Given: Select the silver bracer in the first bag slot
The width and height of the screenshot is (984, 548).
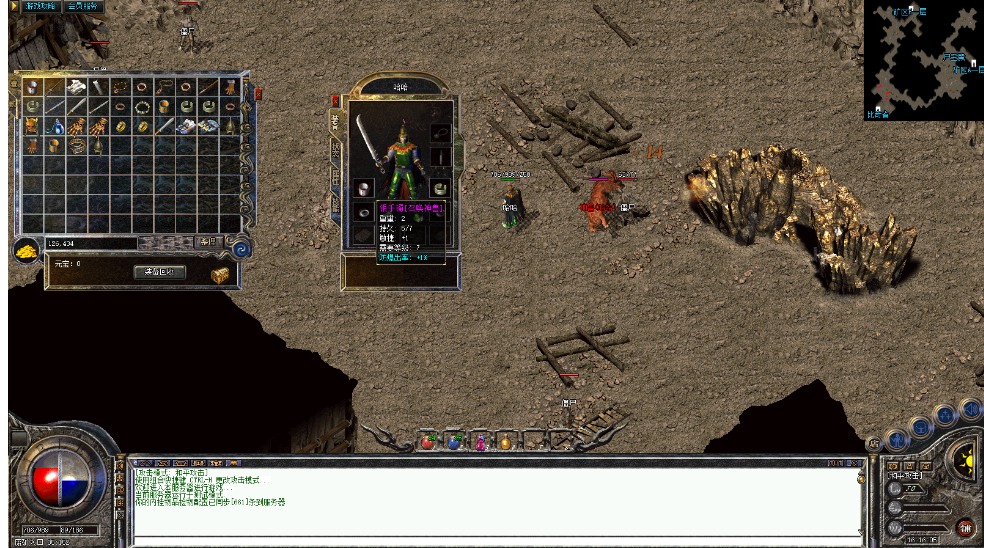Looking at the screenshot, I should [x=33, y=88].
